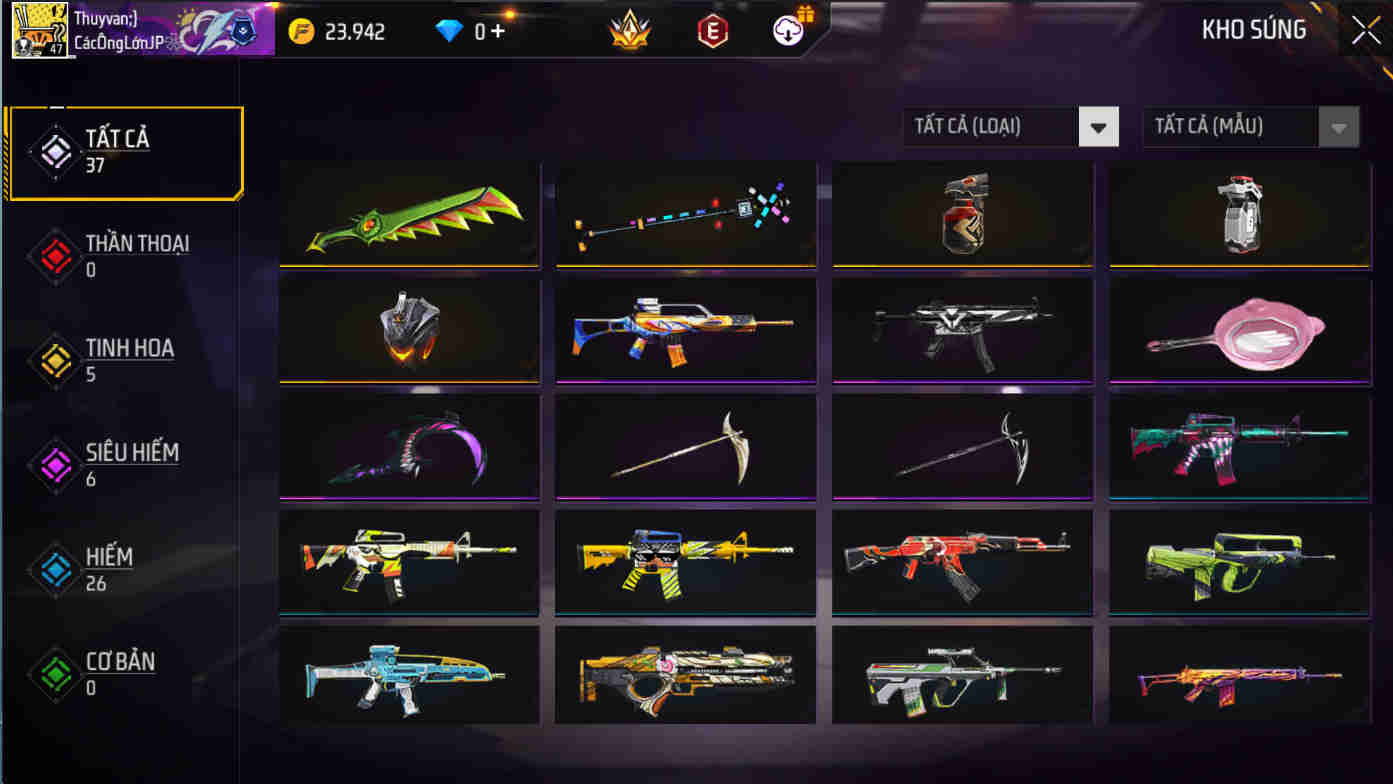Click the LOẠI dropdown arrow button

1098,127
